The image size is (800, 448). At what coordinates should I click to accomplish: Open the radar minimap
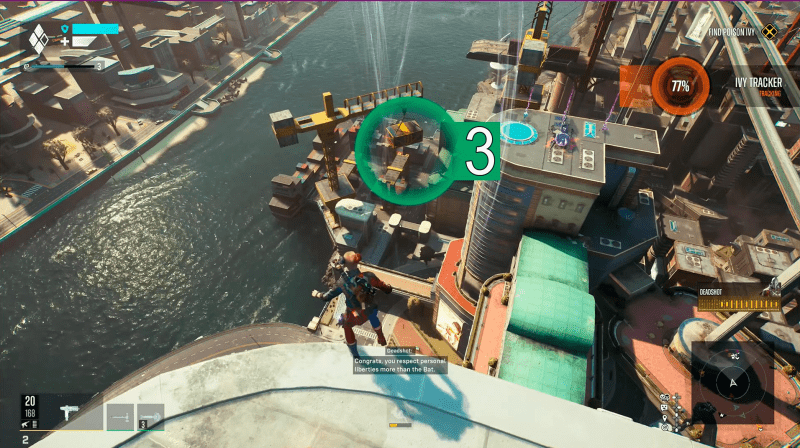coord(734,380)
